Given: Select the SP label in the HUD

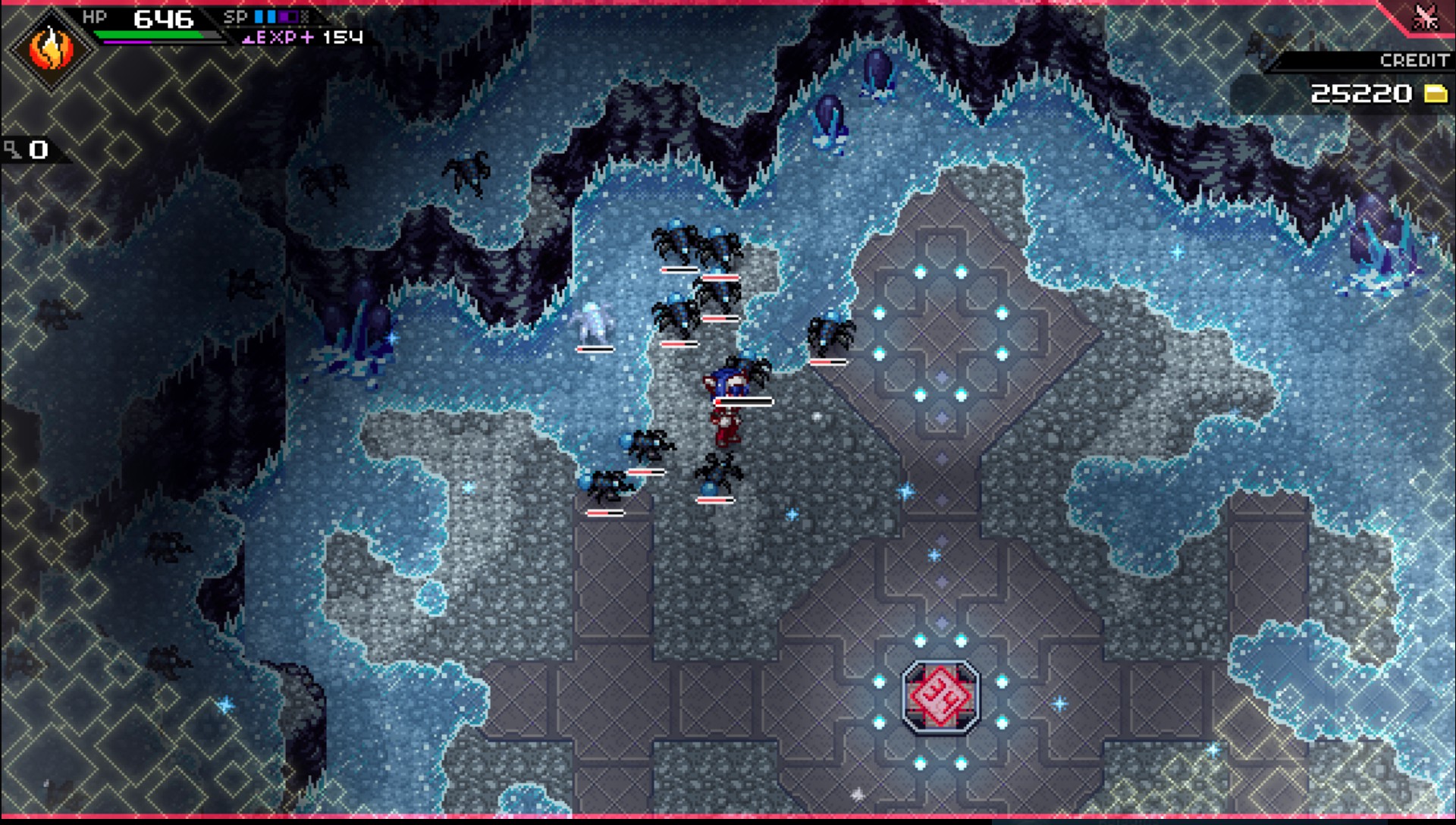Looking at the screenshot, I should [x=237, y=15].
